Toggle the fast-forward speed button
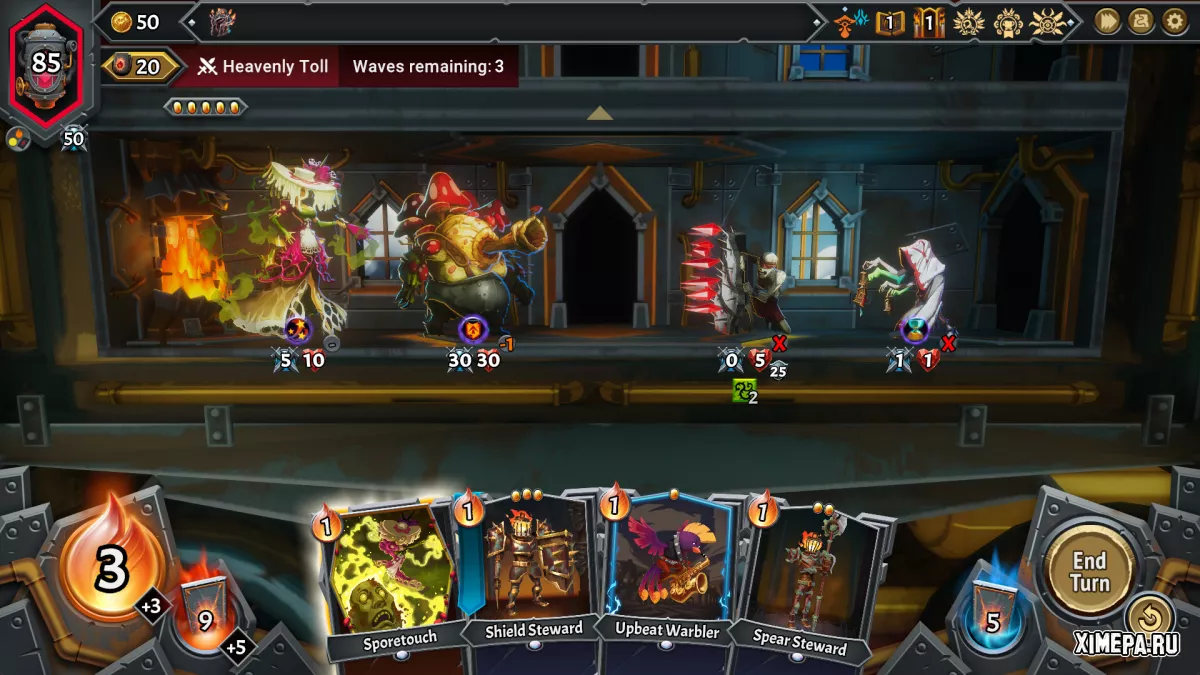This screenshot has width=1200, height=675. coord(1107,21)
